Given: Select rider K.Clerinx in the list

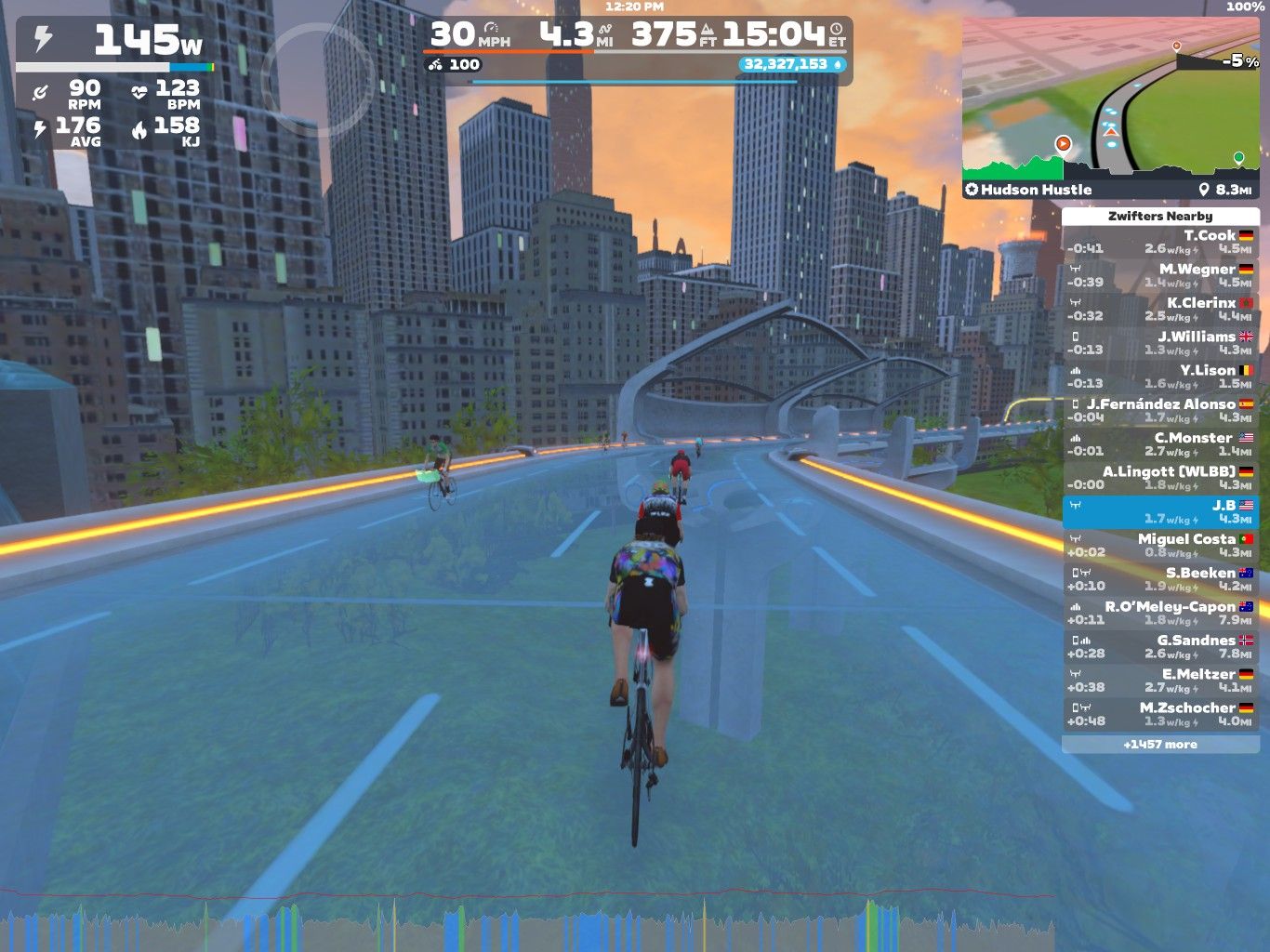Looking at the screenshot, I should 1160,309.
